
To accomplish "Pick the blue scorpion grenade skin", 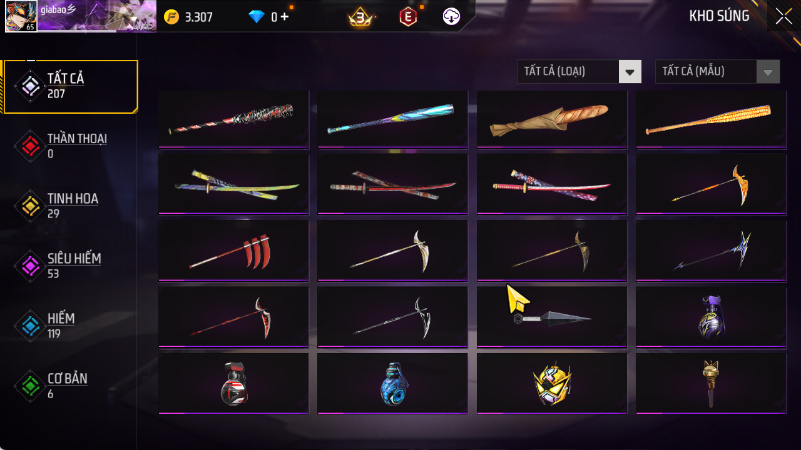I will coord(393,383).
